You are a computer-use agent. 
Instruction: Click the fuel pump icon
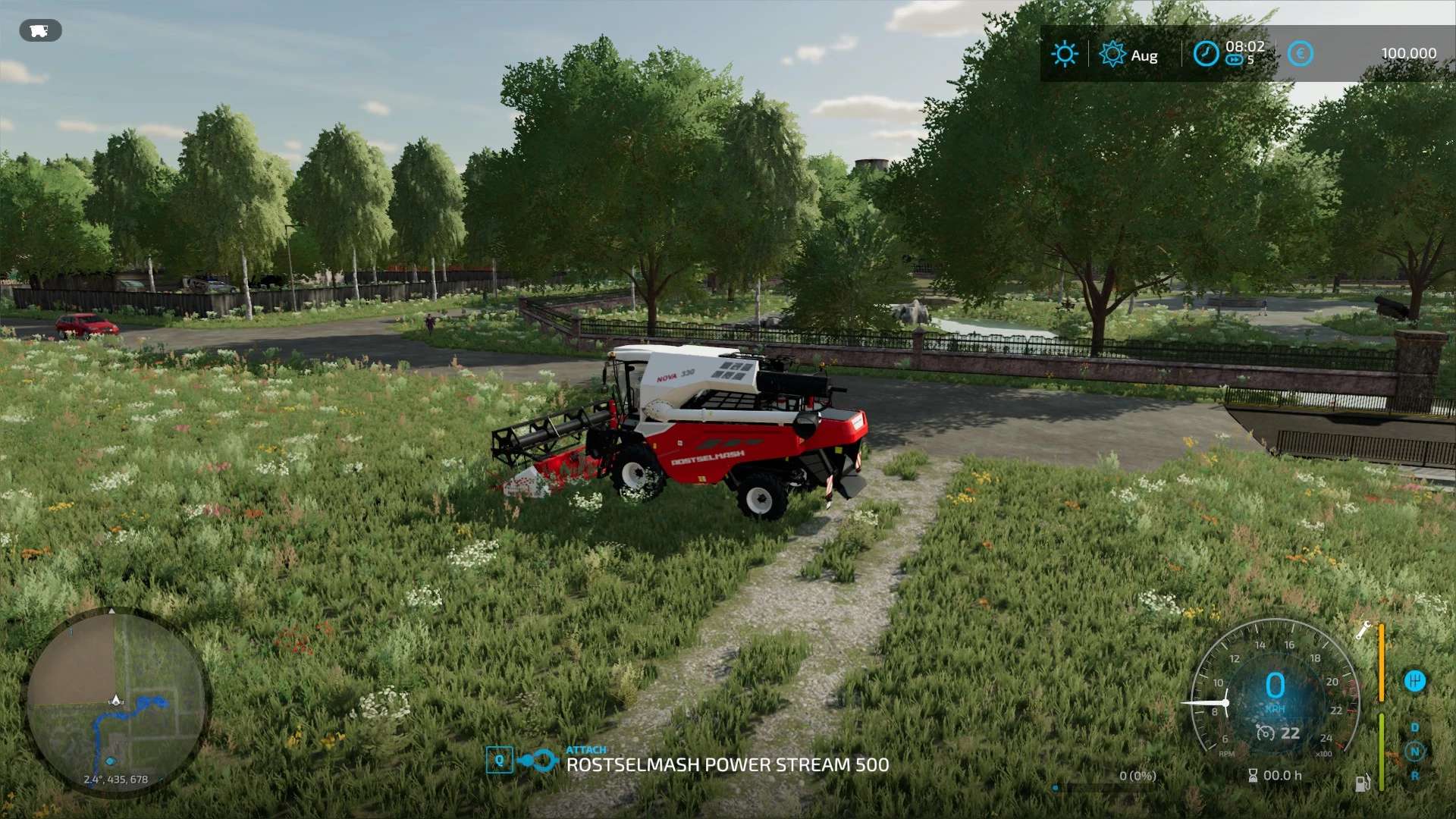pos(1362,783)
